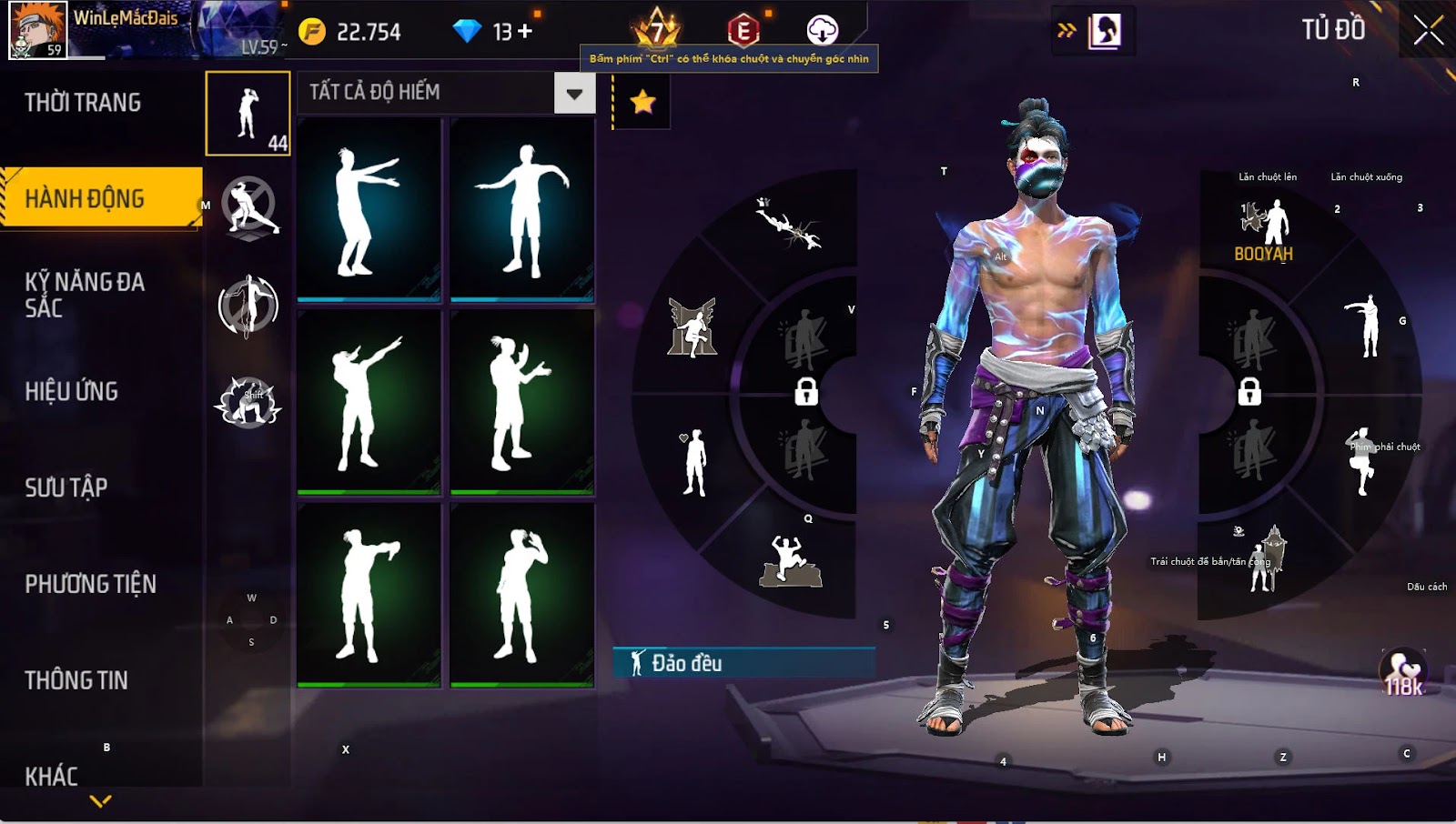Click the plus button to add diamonds
This screenshot has width=1456, height=824.
(525, 32)
